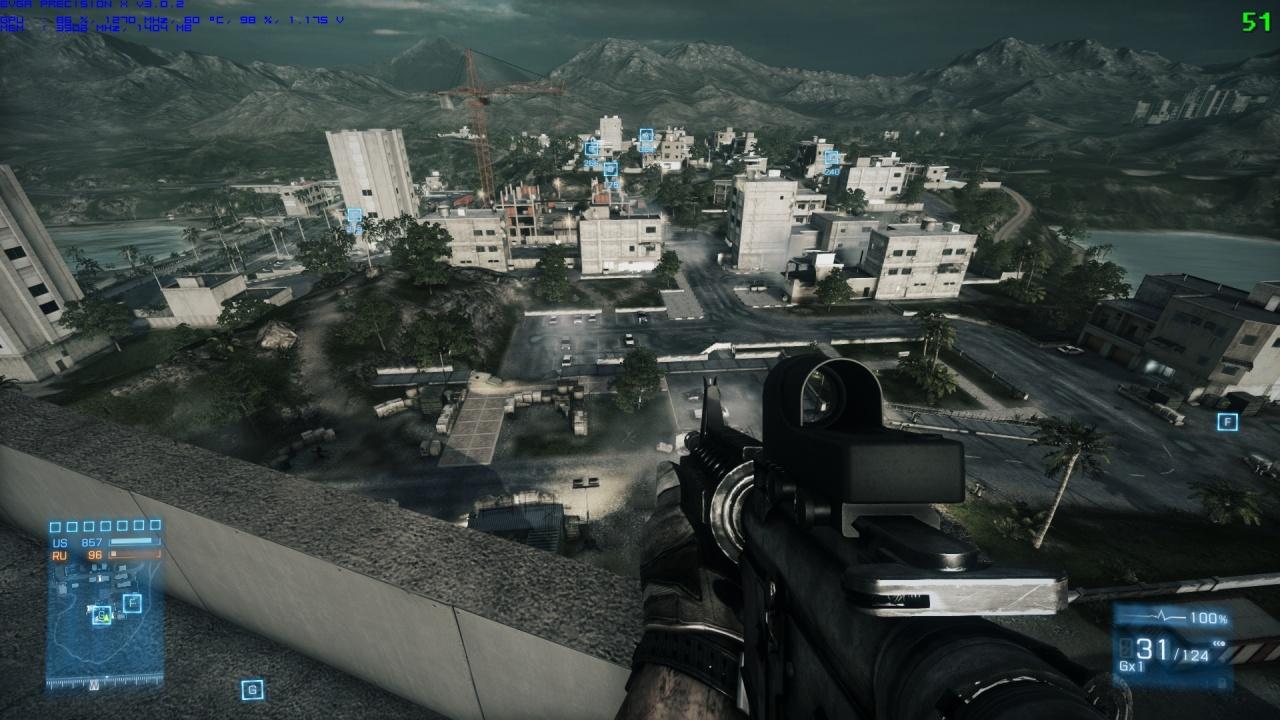Select the objective marker labeled 240 meters
The image size is (1280, 720).
[x=831, y=158]
